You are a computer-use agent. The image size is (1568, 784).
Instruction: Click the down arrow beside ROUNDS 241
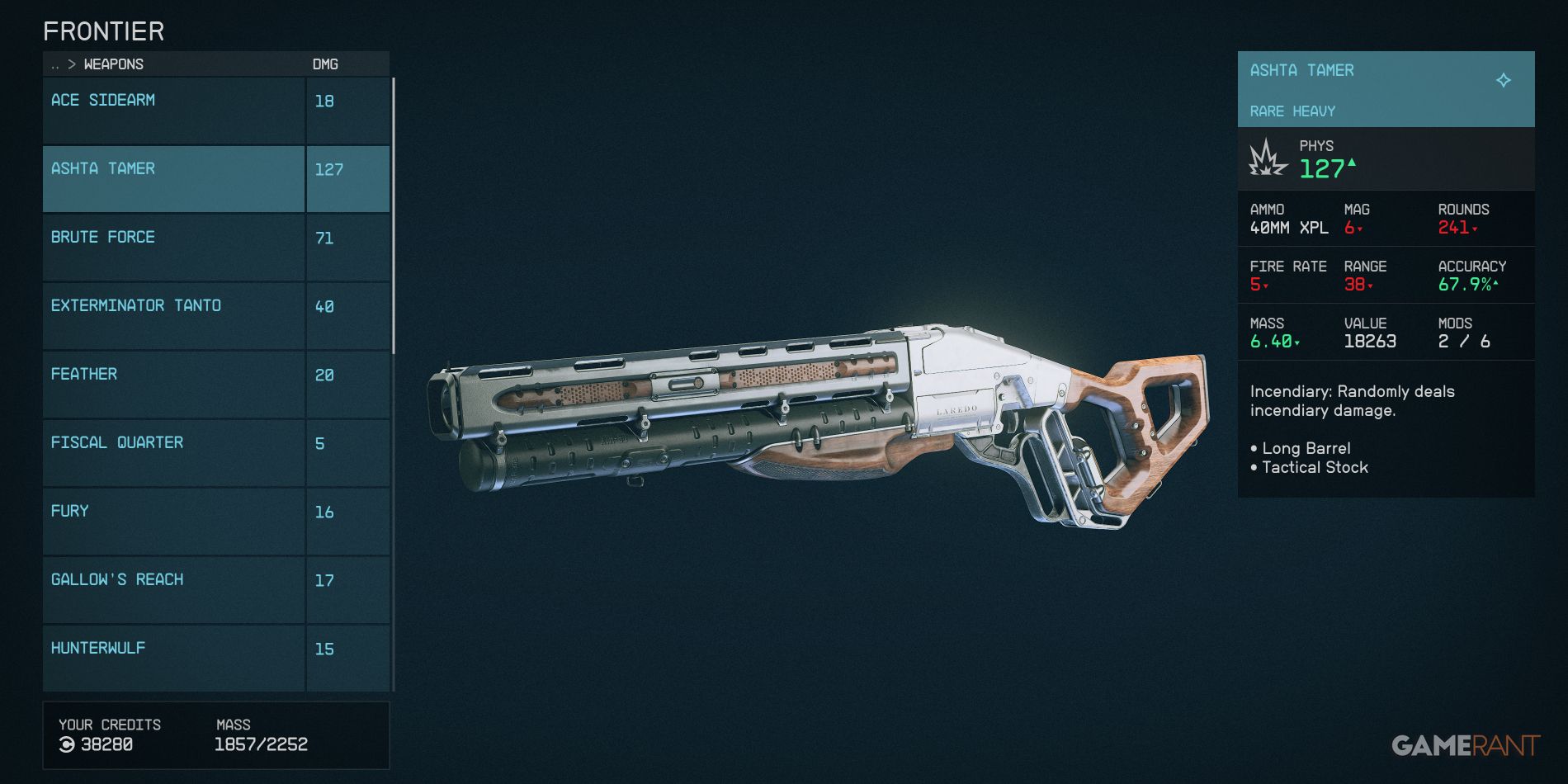(x=1475, y=229)
